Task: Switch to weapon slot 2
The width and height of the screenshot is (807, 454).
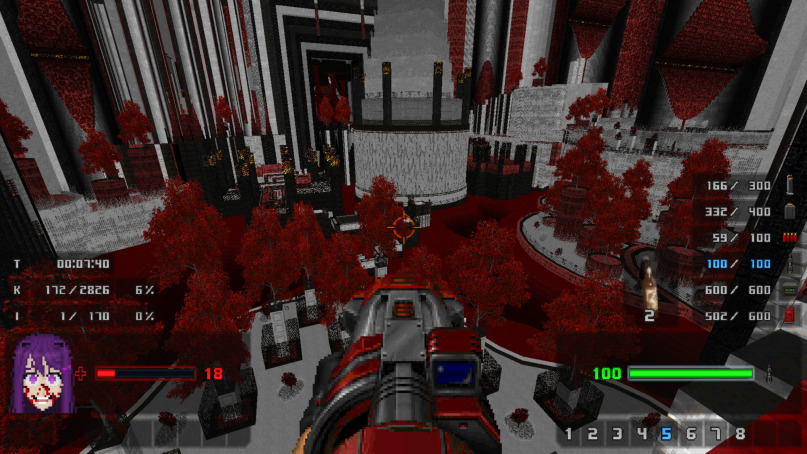Action: (x=593, y=434)
